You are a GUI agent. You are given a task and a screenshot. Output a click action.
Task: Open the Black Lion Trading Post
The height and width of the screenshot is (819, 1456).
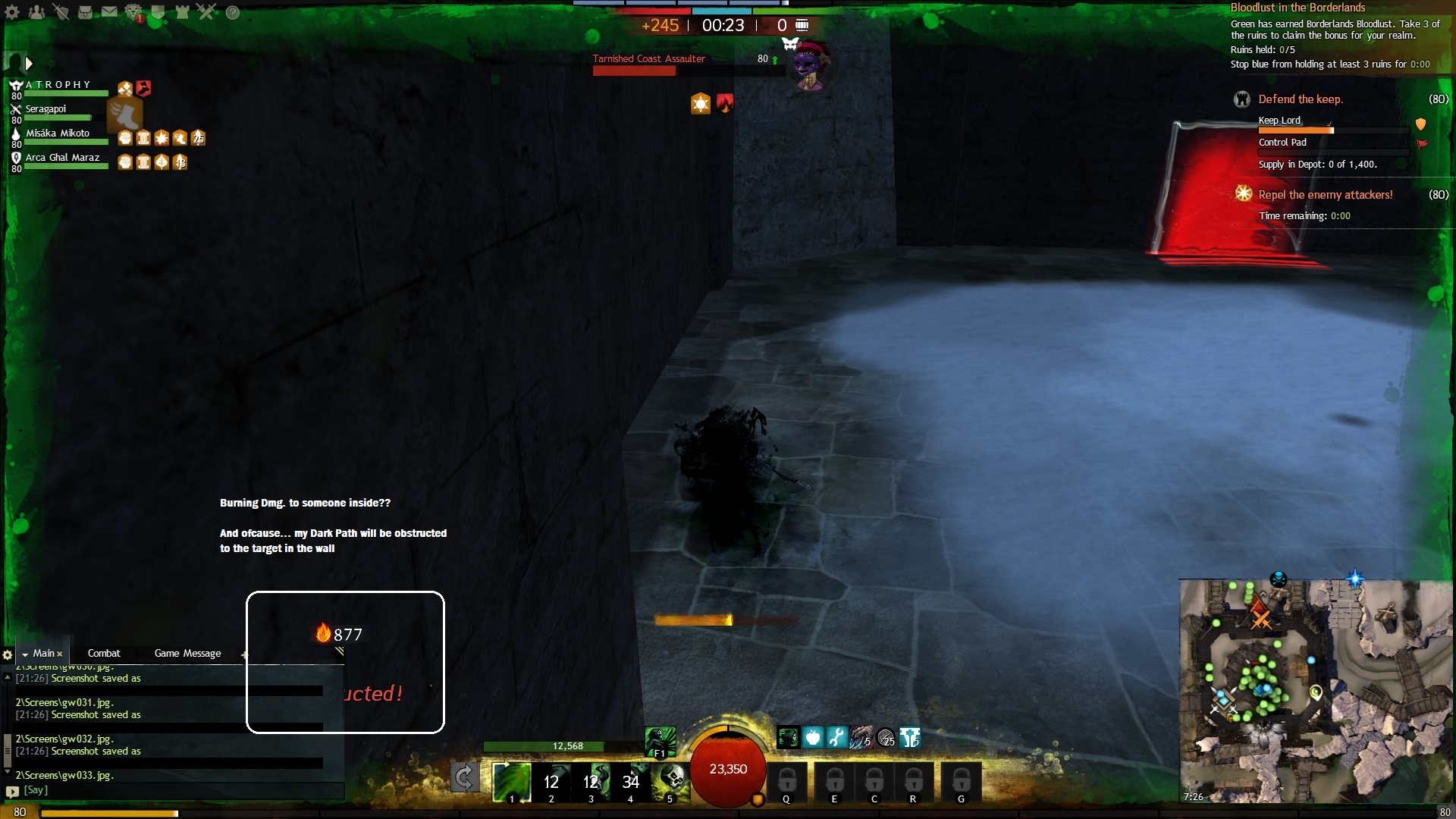(x=133, y=12)
